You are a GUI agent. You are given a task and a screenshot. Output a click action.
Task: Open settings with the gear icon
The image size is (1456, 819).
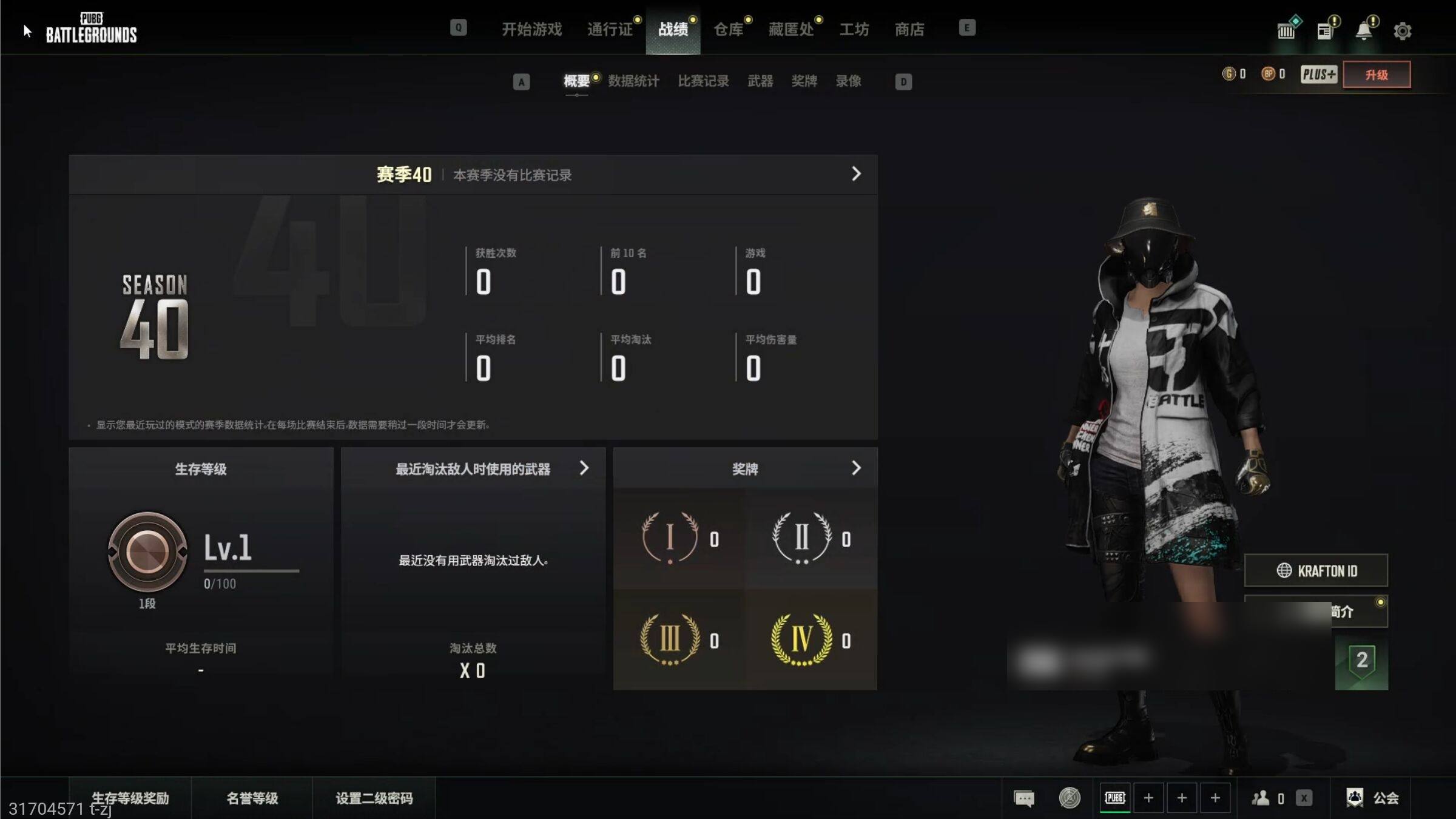[1402, 31]
